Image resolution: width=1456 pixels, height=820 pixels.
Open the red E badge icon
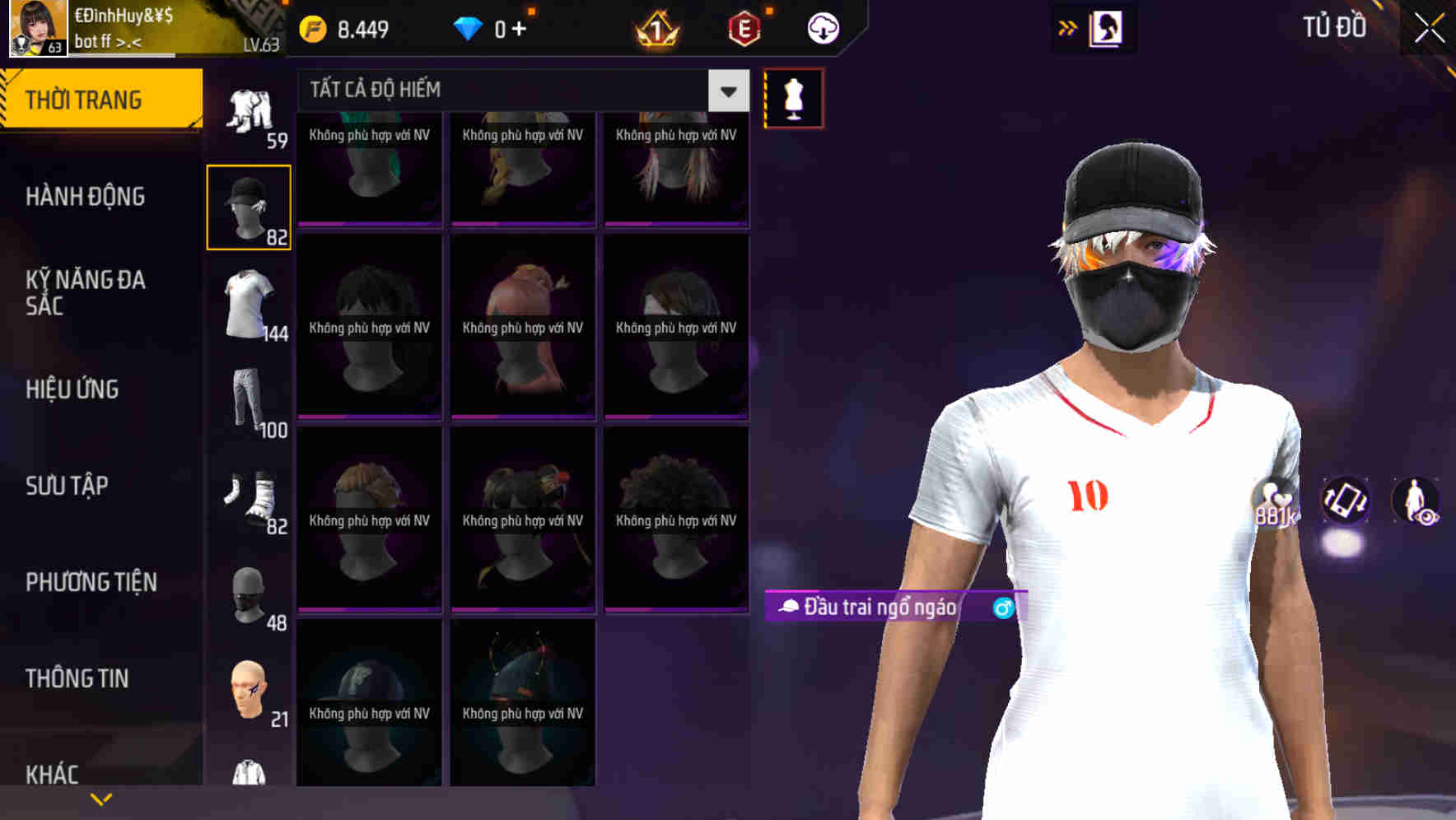point(742,27)
